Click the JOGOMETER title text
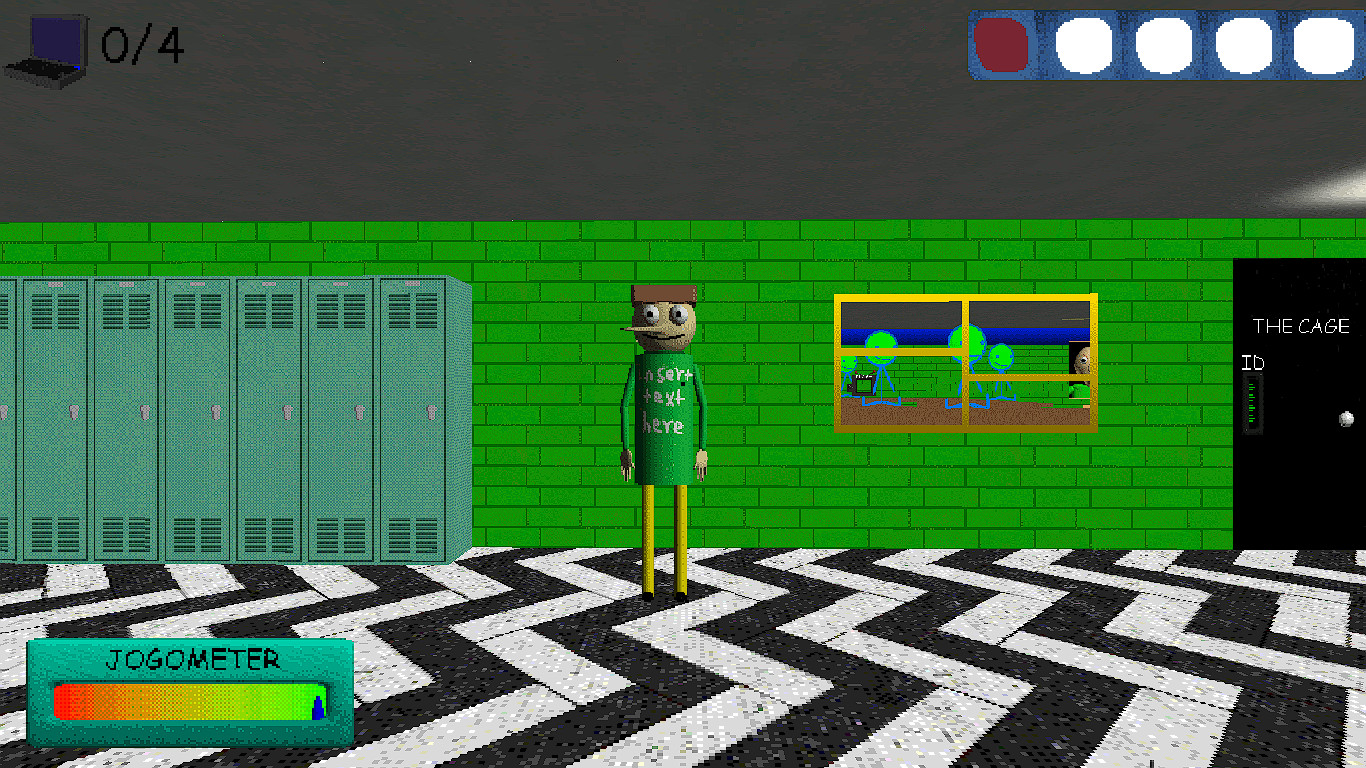The image size is (1366, 768). 190,658
